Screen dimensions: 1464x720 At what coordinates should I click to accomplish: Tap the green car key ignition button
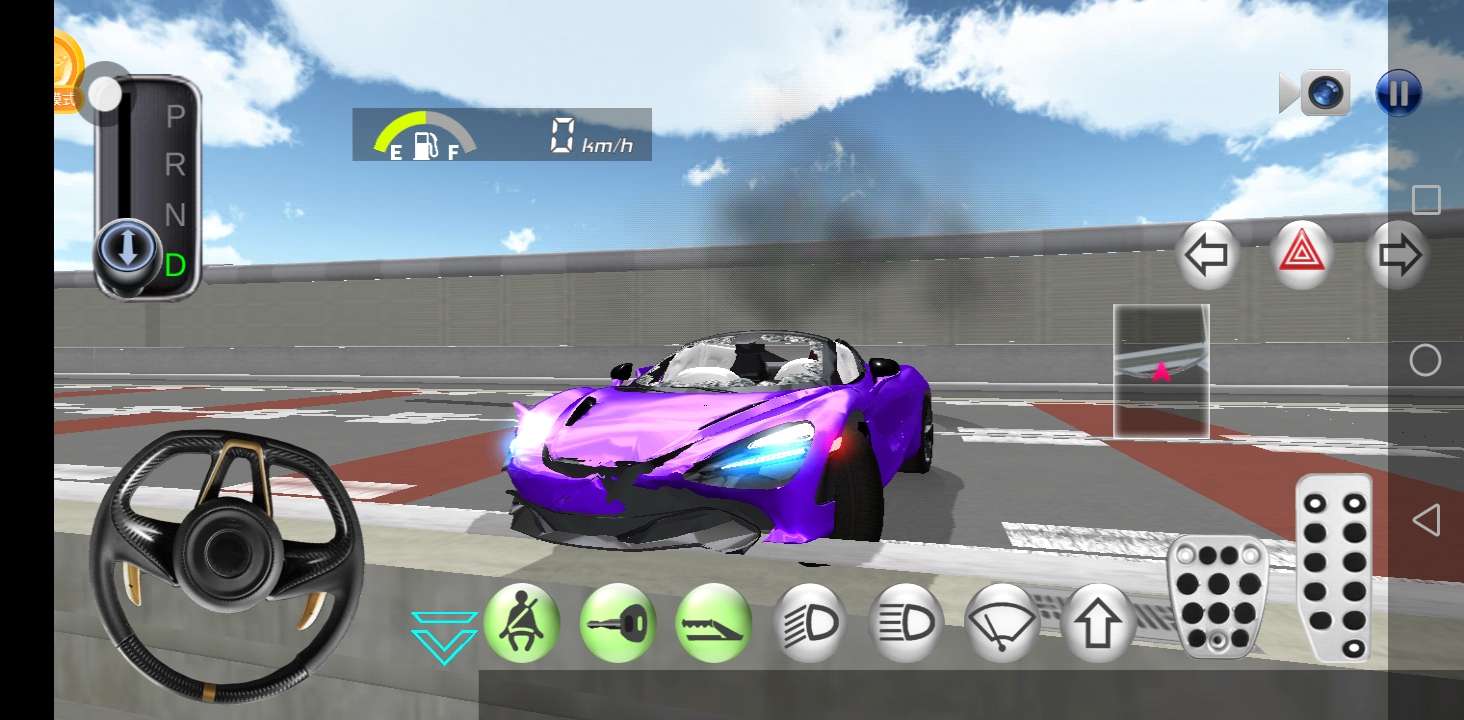pyautogui.click(x=617, y=623)
